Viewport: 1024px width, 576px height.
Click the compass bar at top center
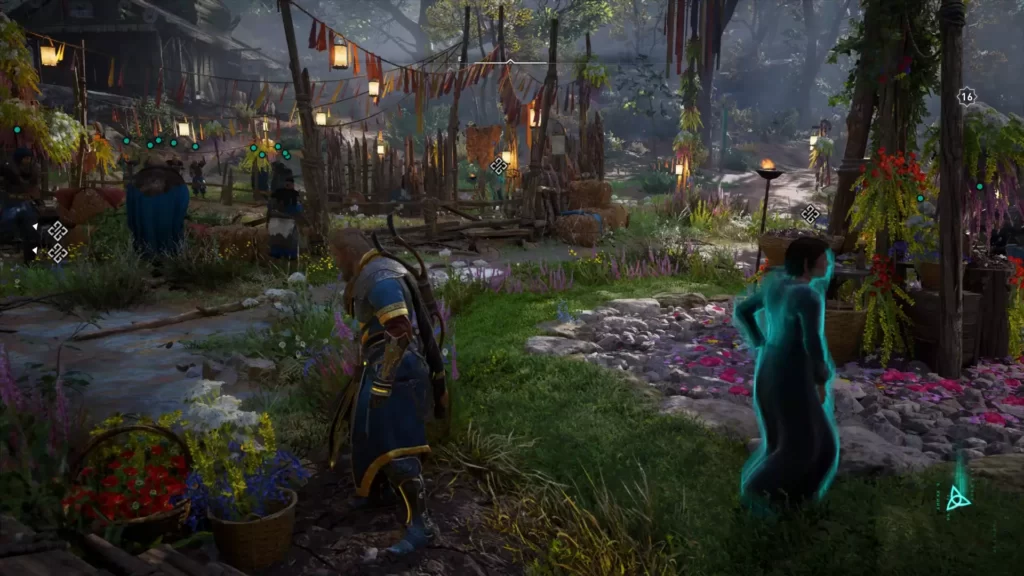tap(510, 63)
